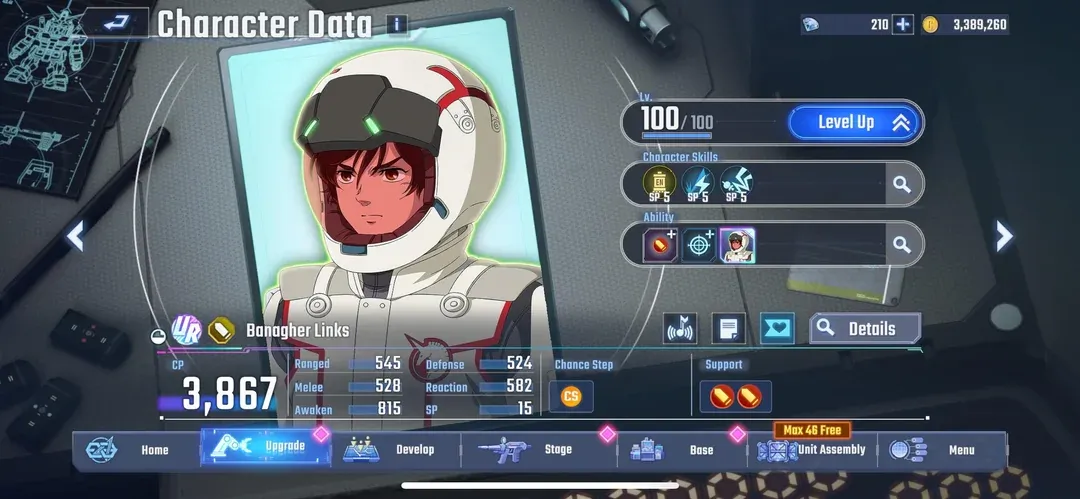Open the Develop menu
Screen dimensions: 1080x499
(396, 450)
